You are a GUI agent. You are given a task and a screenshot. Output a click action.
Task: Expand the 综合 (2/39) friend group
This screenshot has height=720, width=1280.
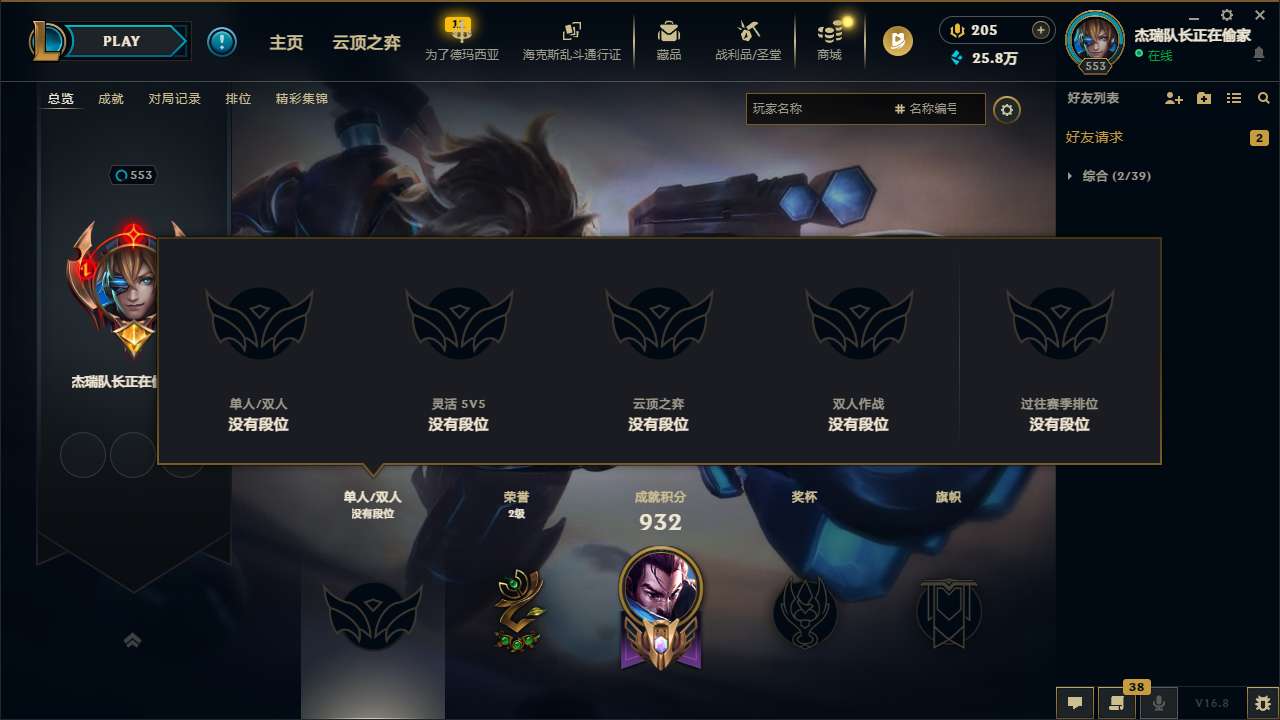[1115, 175]
